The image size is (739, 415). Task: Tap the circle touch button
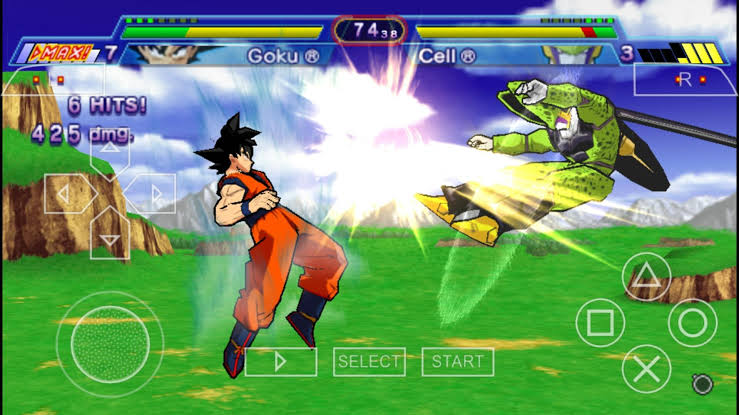[693, 322]
